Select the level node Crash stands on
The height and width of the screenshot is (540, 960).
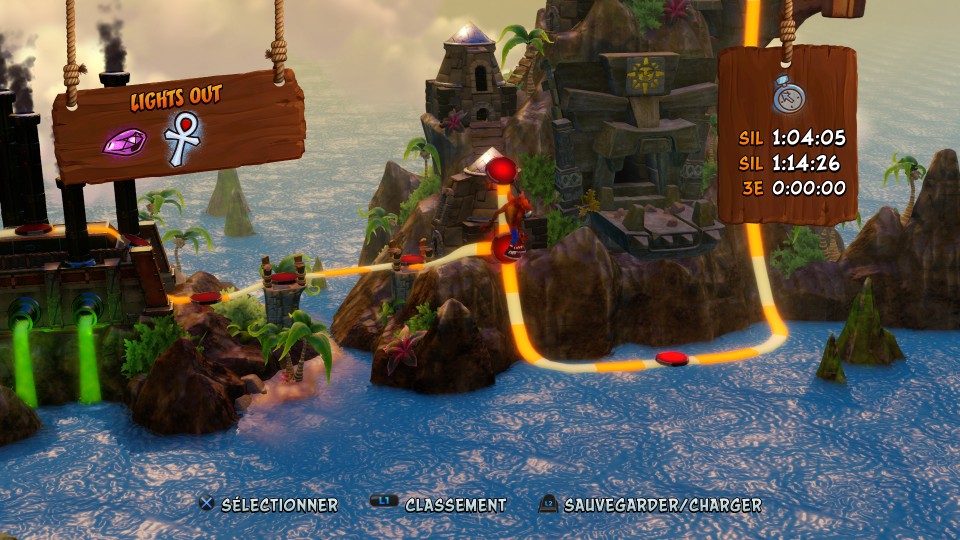[507, 249]
